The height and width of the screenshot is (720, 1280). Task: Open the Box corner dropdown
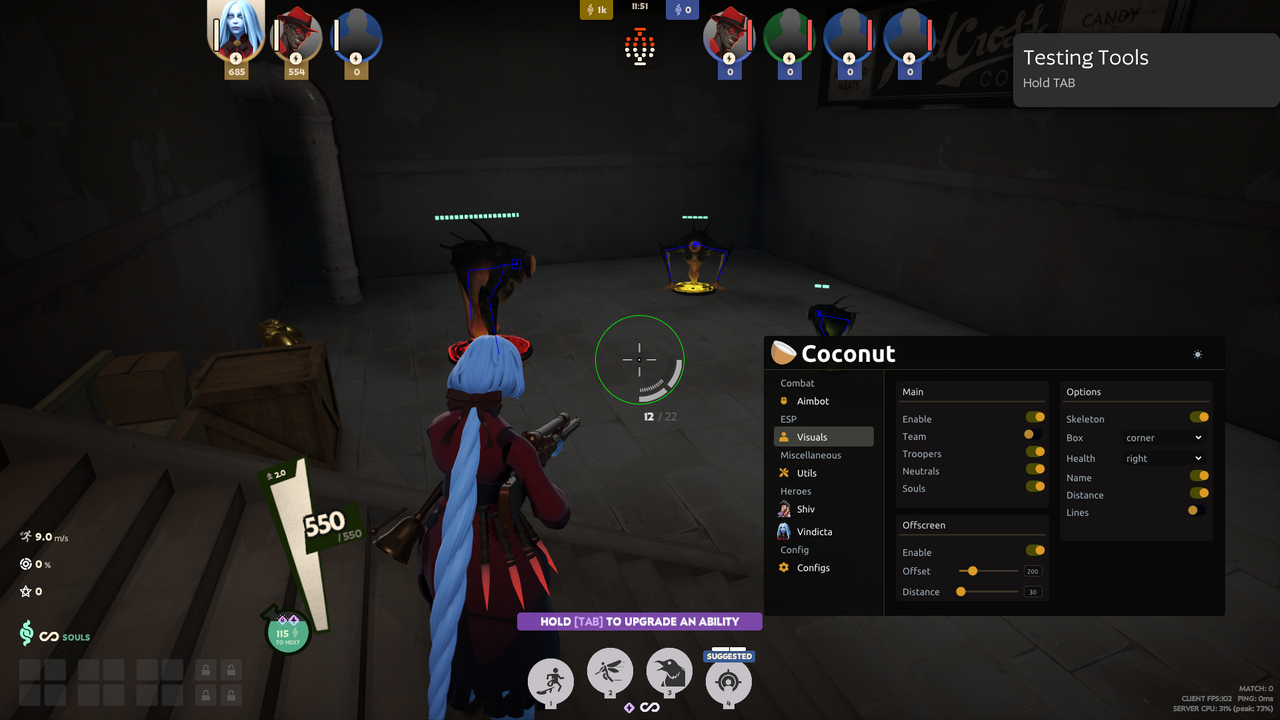tap(1163, 437)
